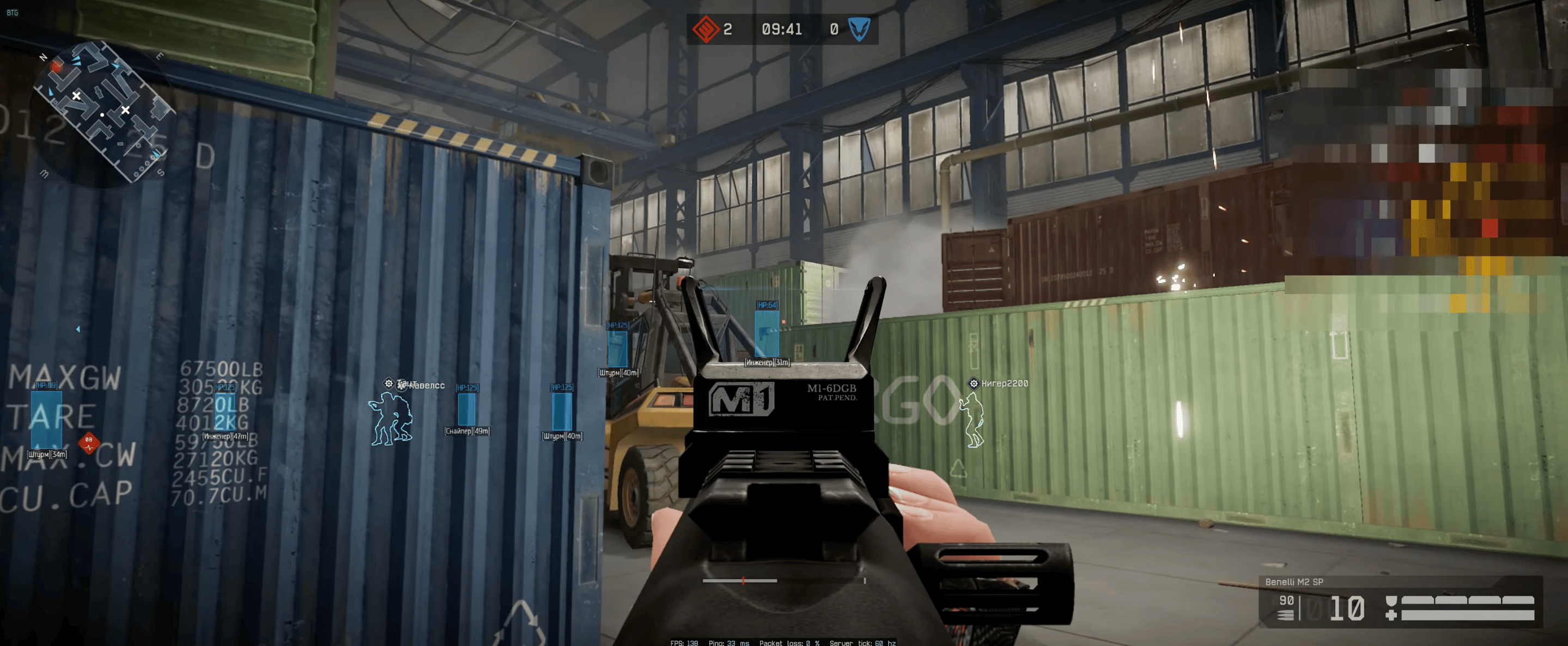Click the Benelli M2 SP weapon label
1568x646 pixels.
pyautogui.click(x=1293, y=582)
